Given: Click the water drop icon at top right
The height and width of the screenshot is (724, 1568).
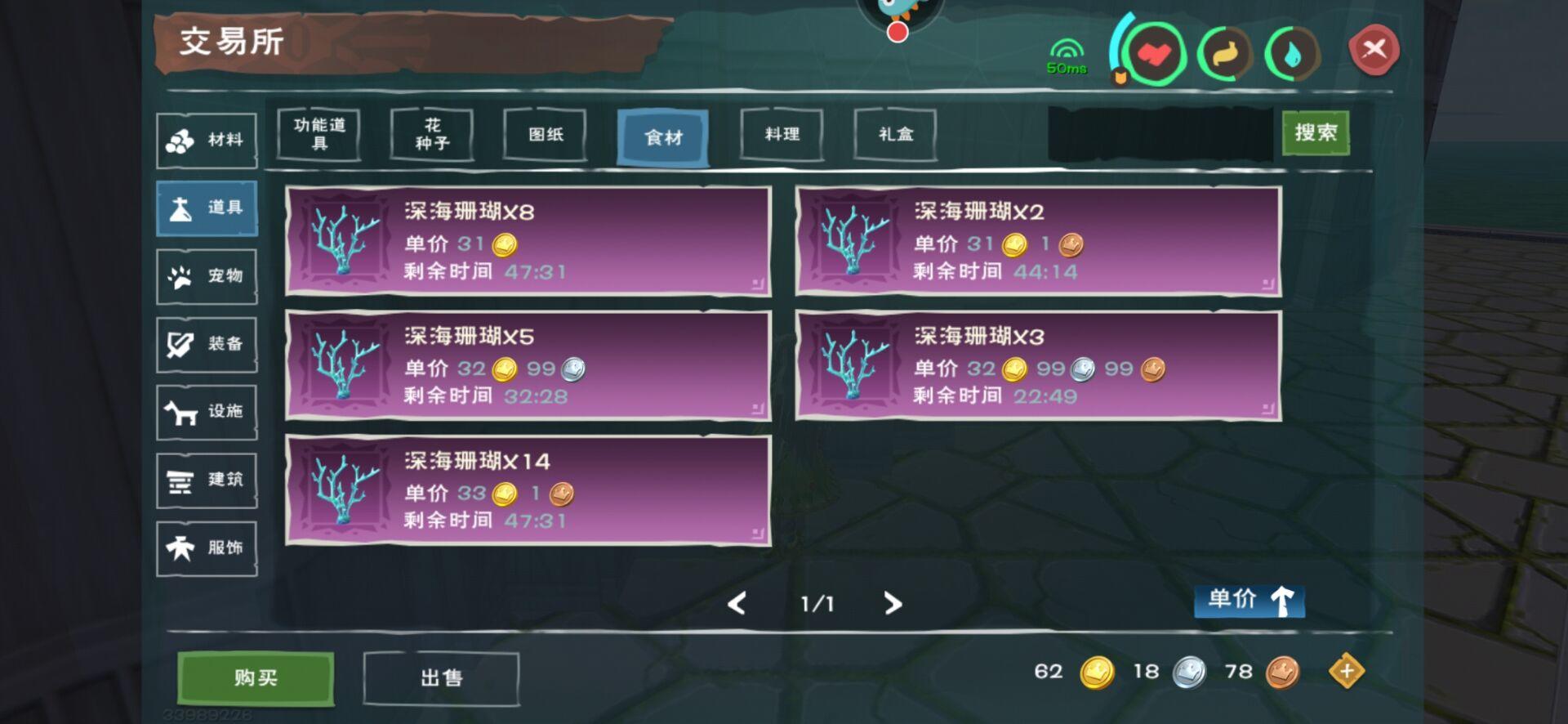Looking at the screenshot, I should [1291, 51].
